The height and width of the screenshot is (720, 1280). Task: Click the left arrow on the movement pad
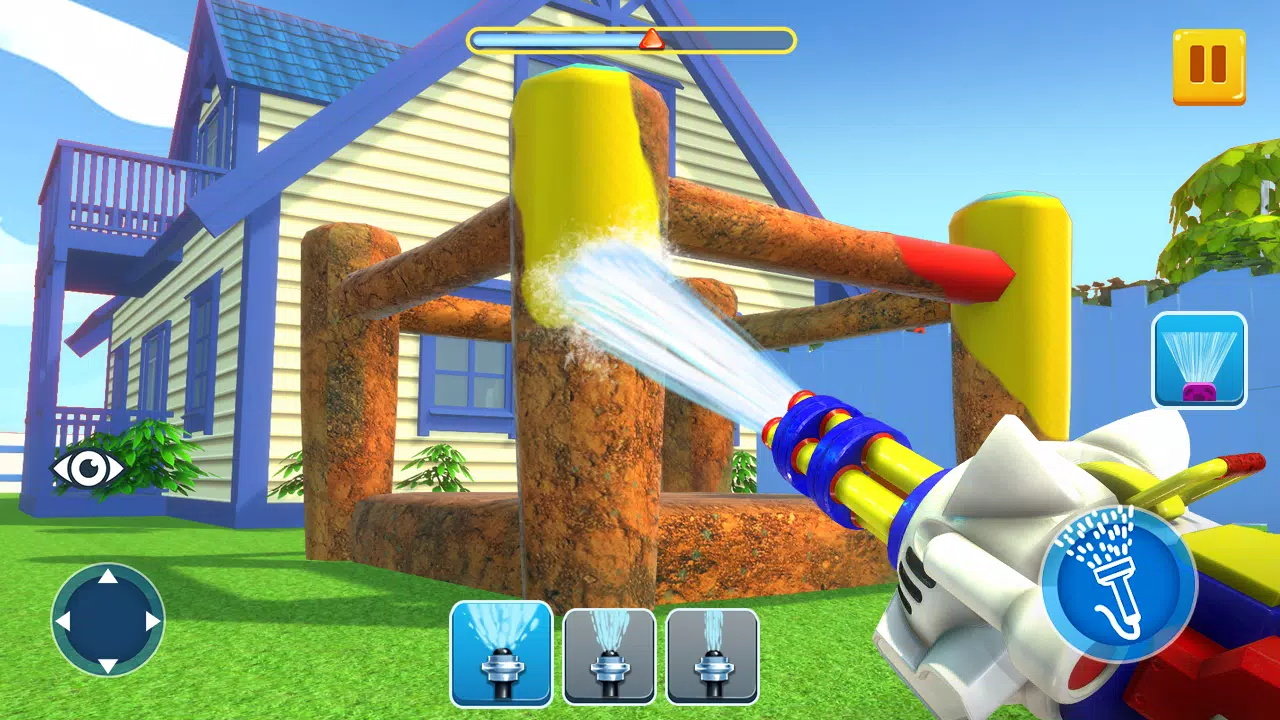63,621
